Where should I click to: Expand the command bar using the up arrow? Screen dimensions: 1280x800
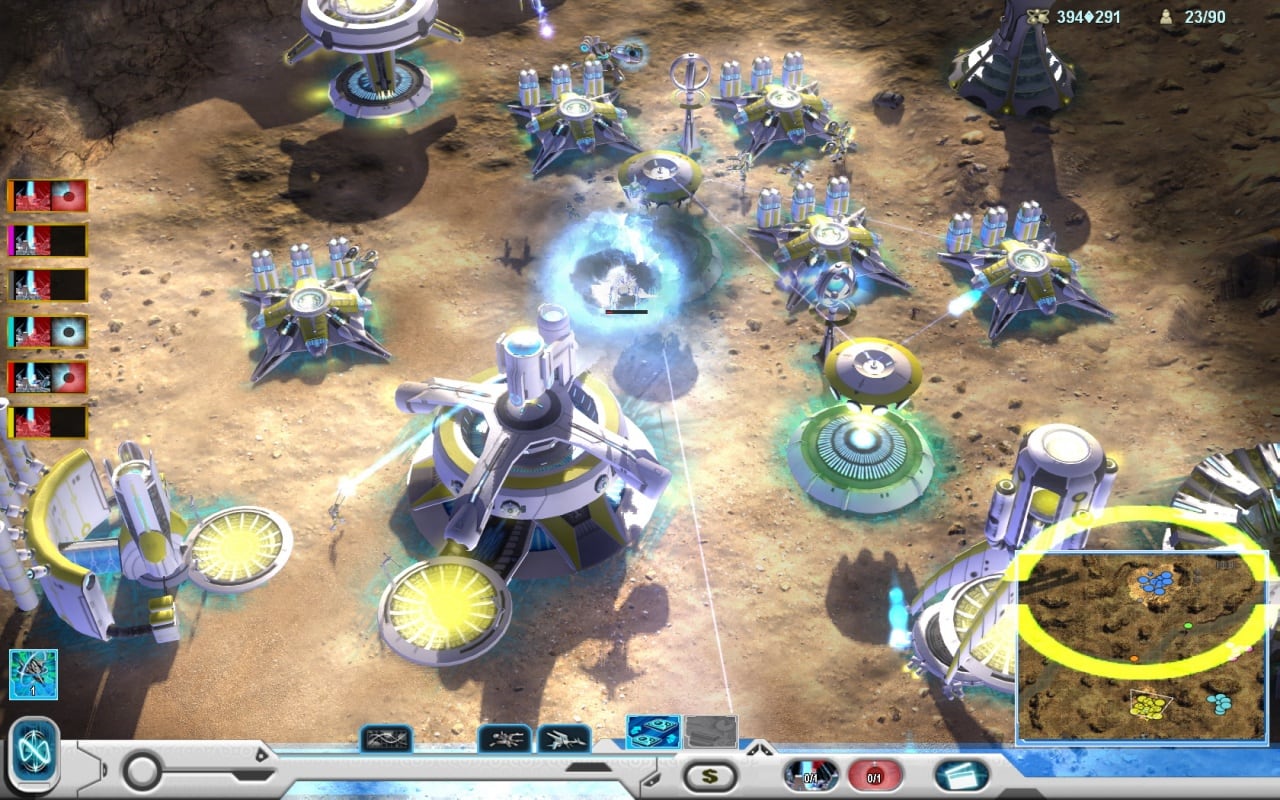(758, 746)
